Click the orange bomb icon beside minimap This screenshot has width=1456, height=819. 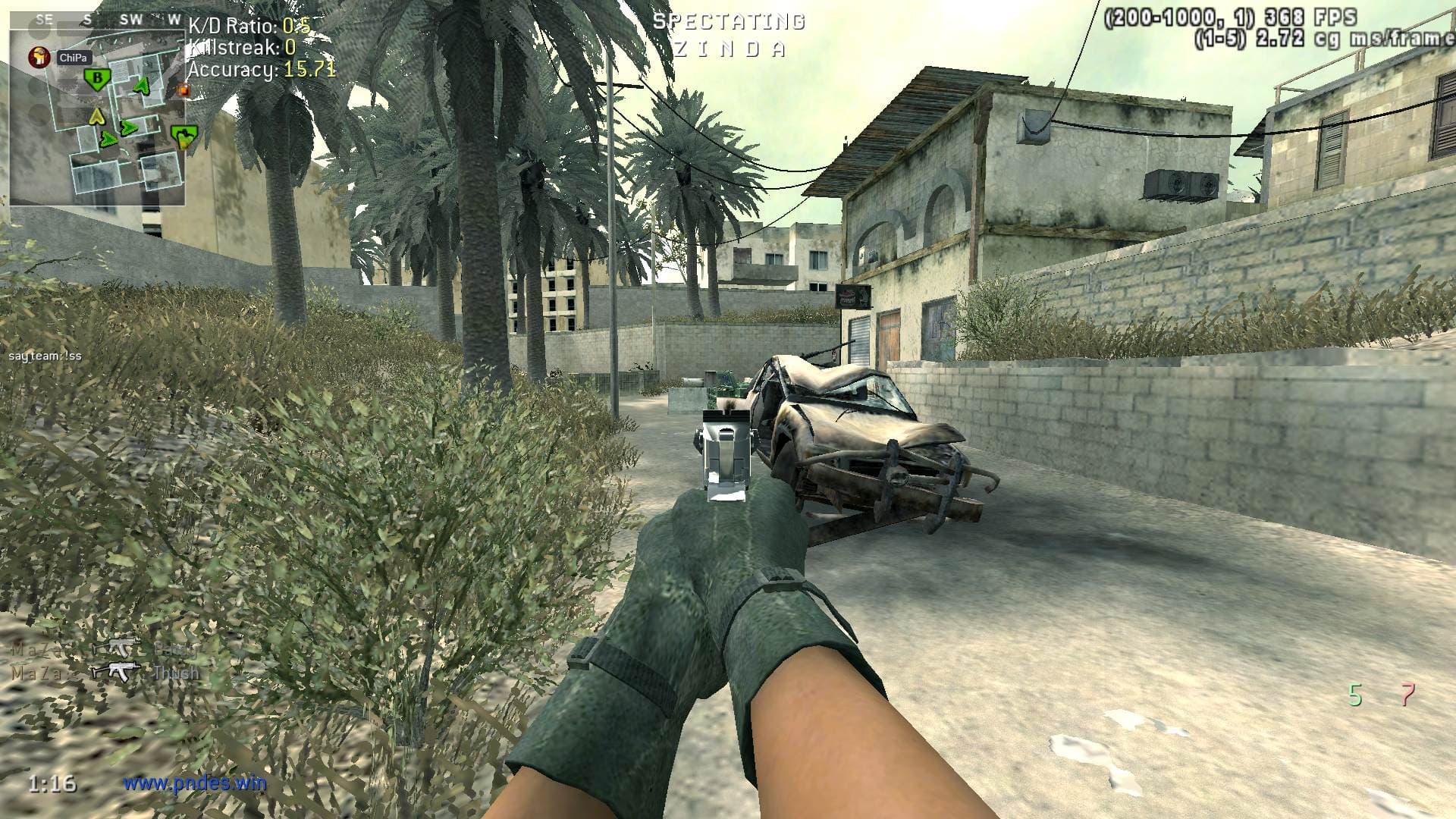pyautogui.click(x=182, y=90)
